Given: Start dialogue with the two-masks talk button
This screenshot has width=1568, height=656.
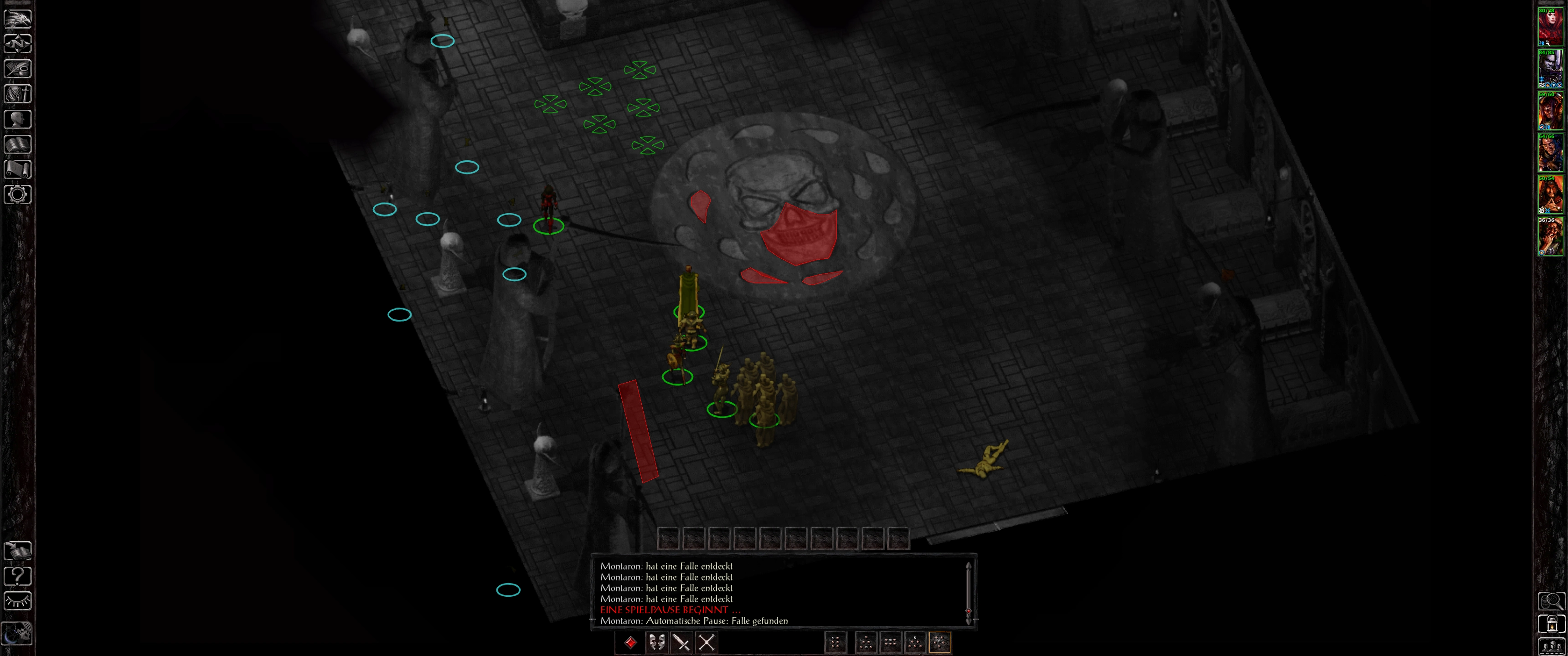Looking at the screenshot, I should pyautogui.click(x=656, y=642).
